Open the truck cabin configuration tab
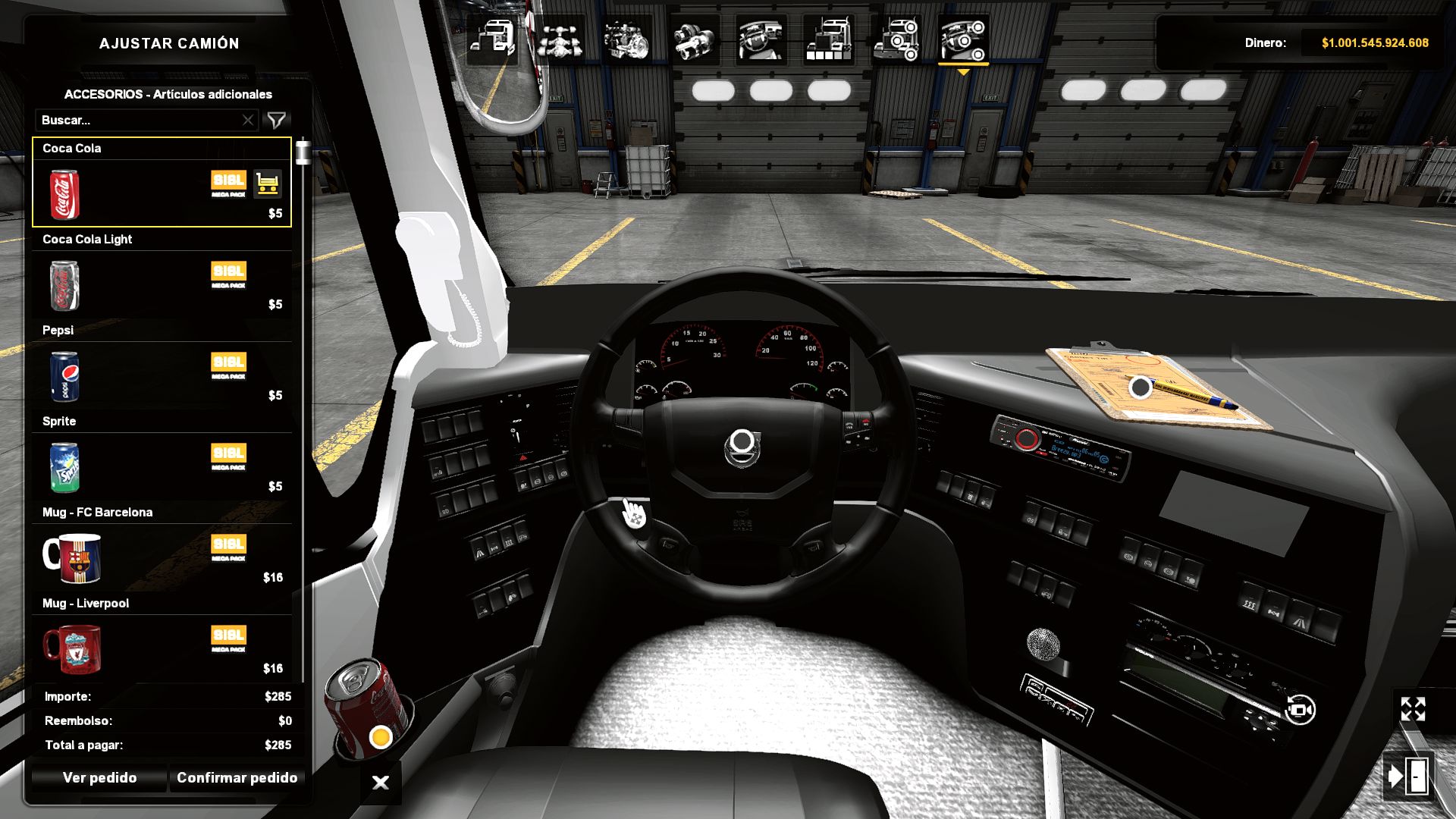 (492, 39)
